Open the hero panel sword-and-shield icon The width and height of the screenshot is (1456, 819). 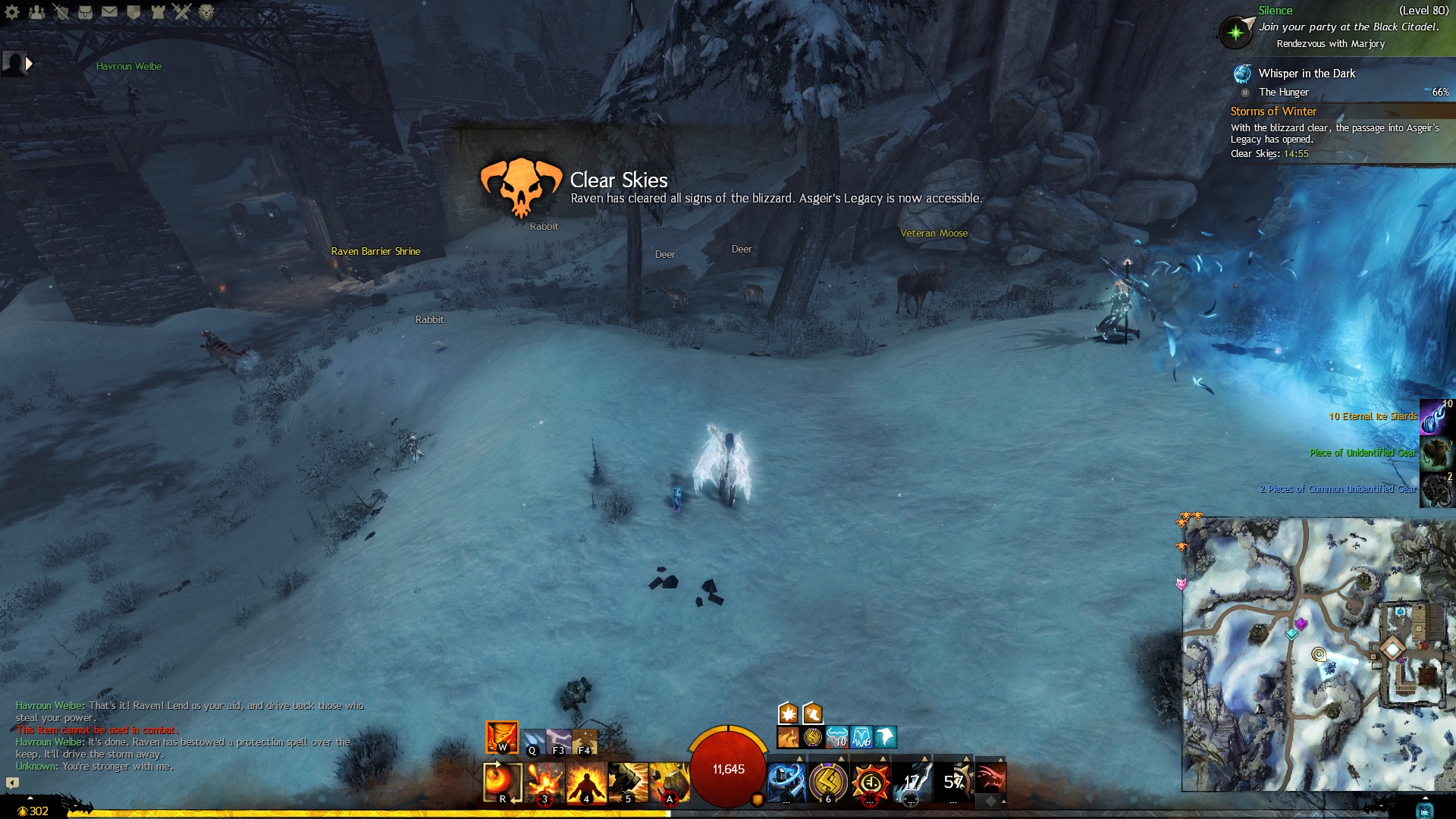[x=61, y=11]
